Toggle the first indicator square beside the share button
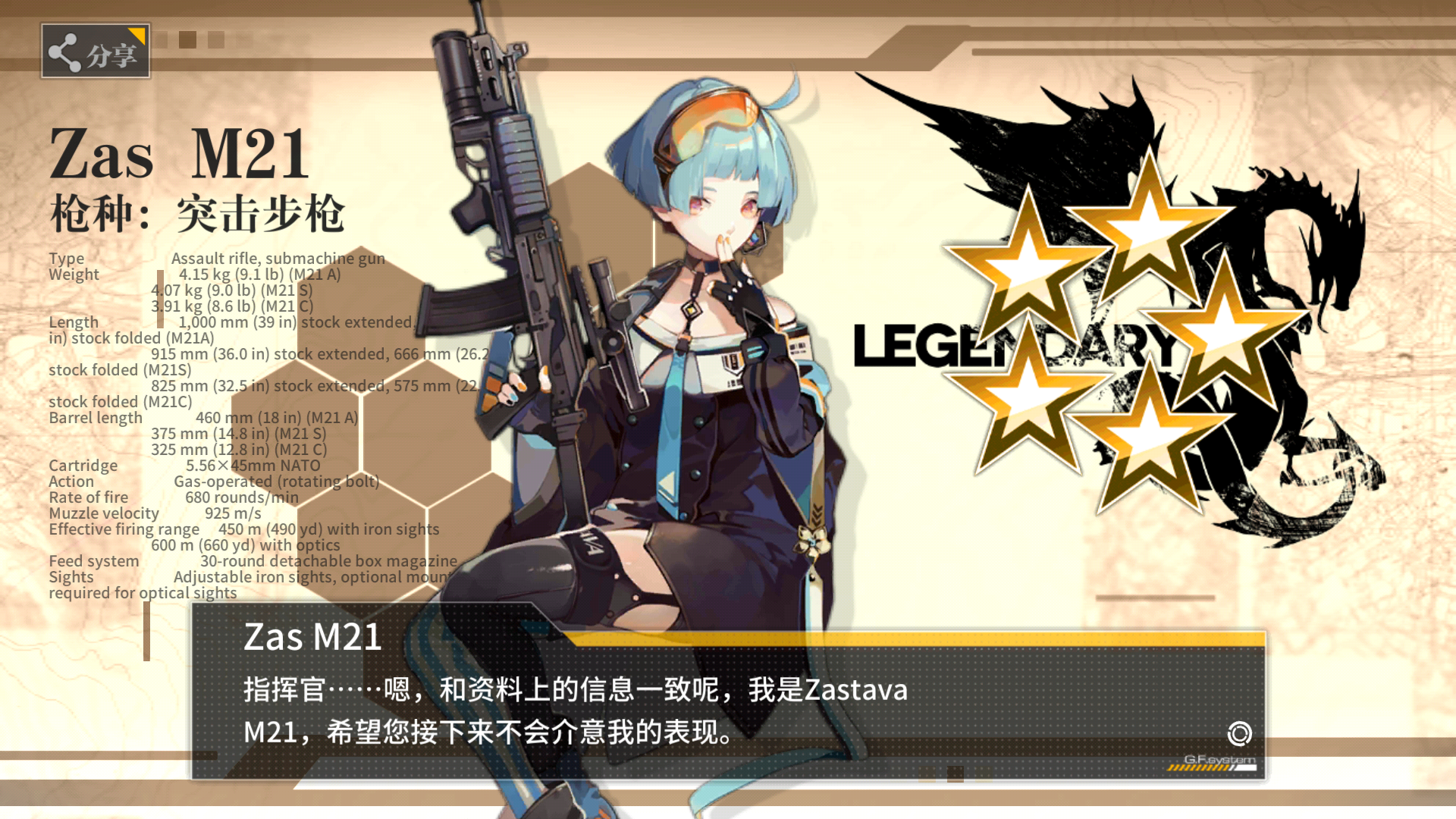This screenshot has height=819, width=1456. click(x=160, y=39)
